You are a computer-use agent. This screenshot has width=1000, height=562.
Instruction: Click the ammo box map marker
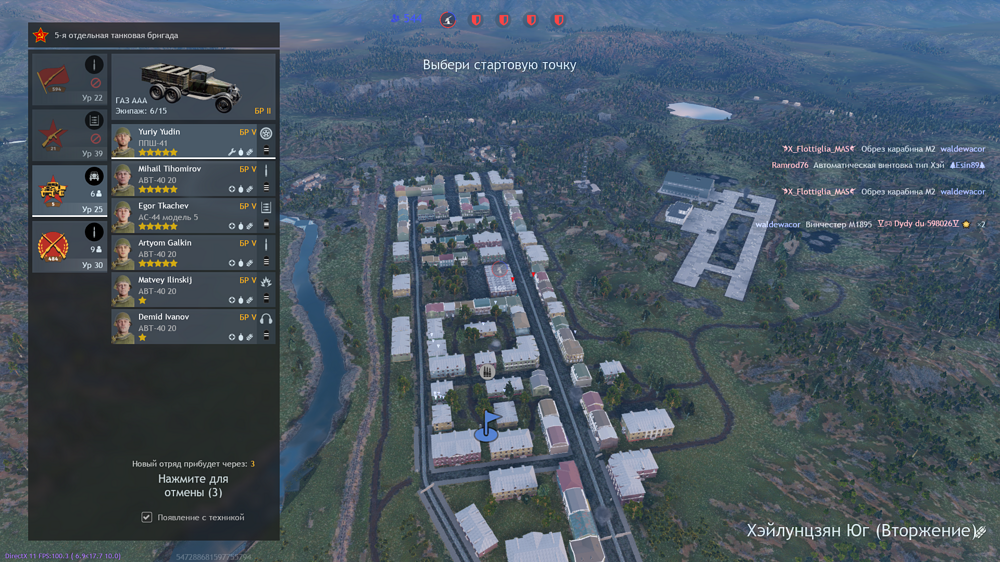tap(489, 372)
